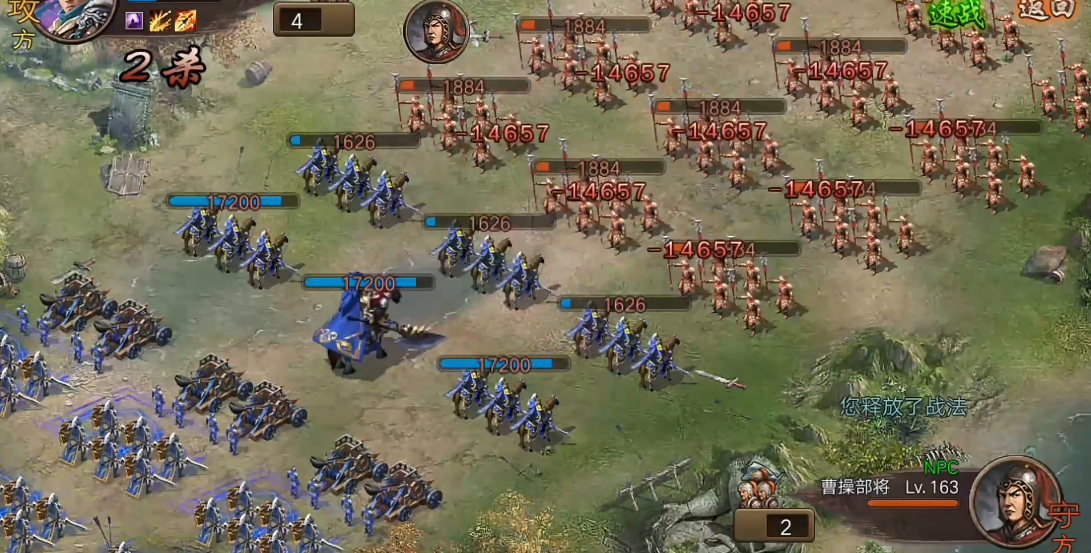This screenshot has height=553, width=1091.
Task: Tap the green 速战 quick battle button
Action: [957, 15]
